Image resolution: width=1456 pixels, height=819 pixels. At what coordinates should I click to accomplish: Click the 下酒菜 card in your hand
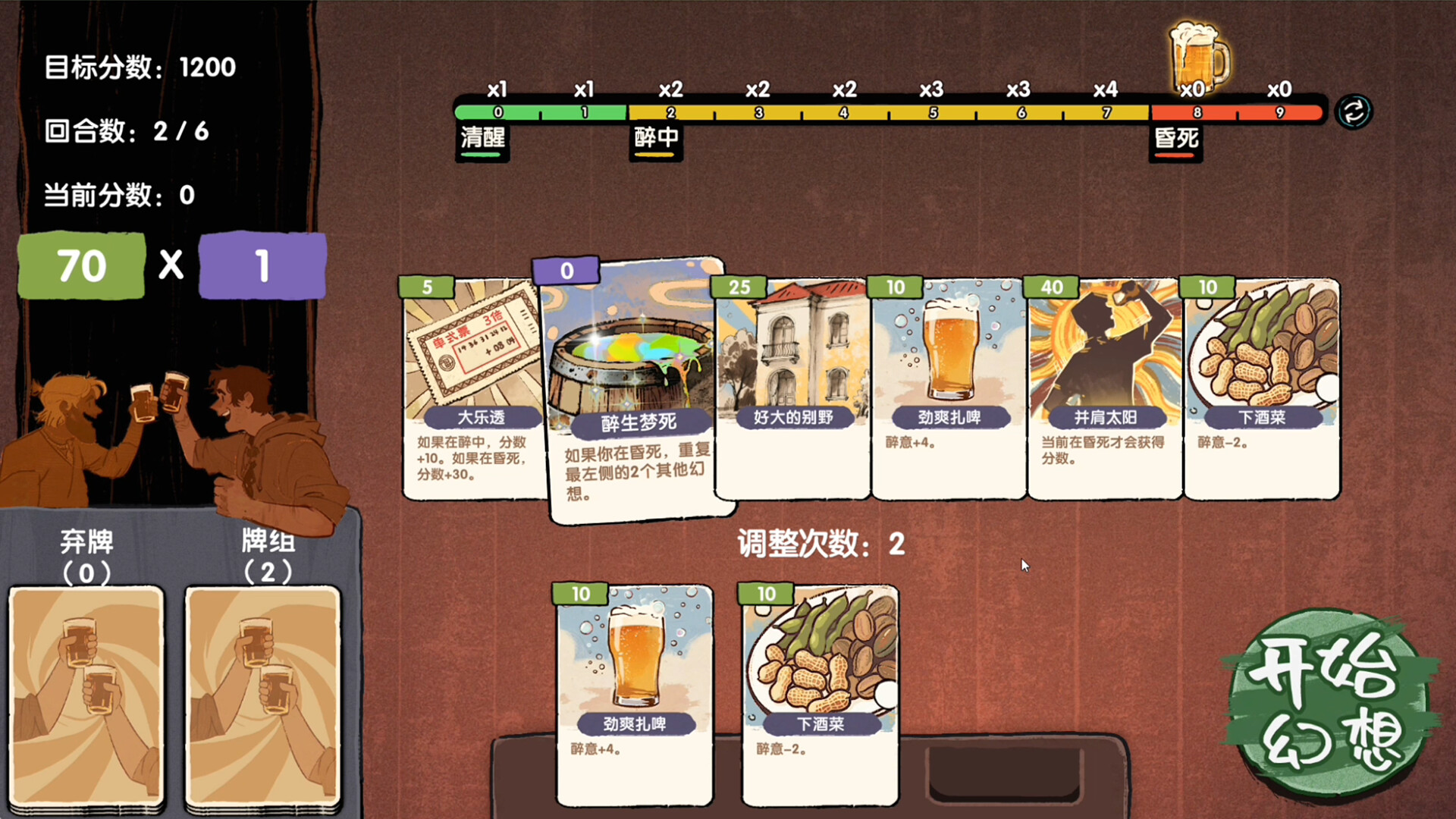(818, 690)
